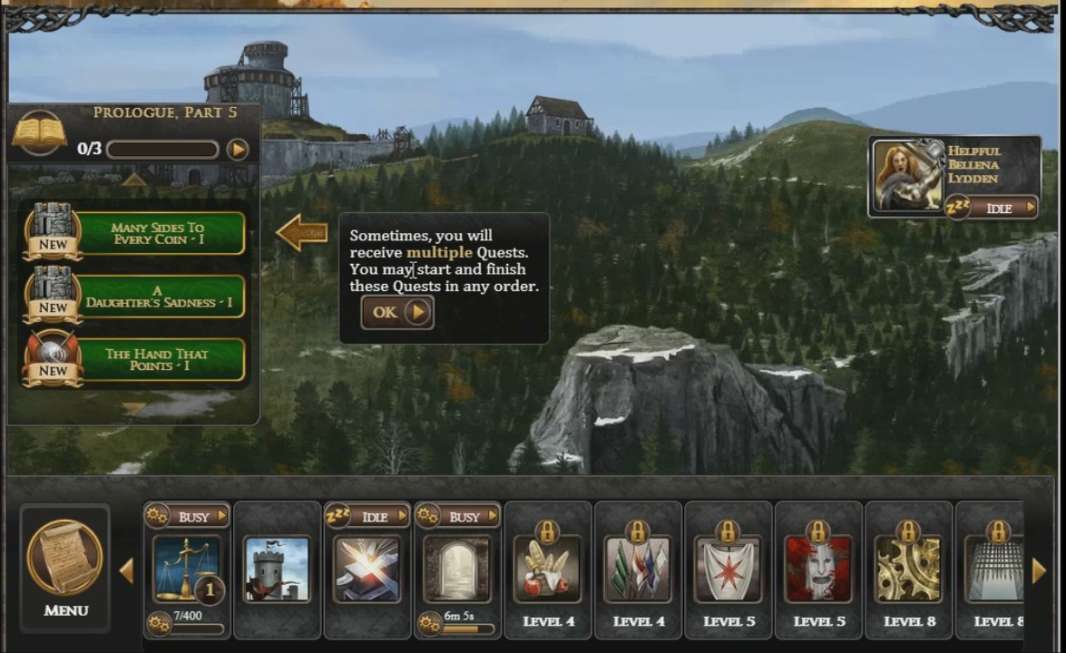Image resolution: width=1066 pixels, height=653 pixels.
Task: Collapse the quest list with up arrow
Action: [x=134, y=181]
